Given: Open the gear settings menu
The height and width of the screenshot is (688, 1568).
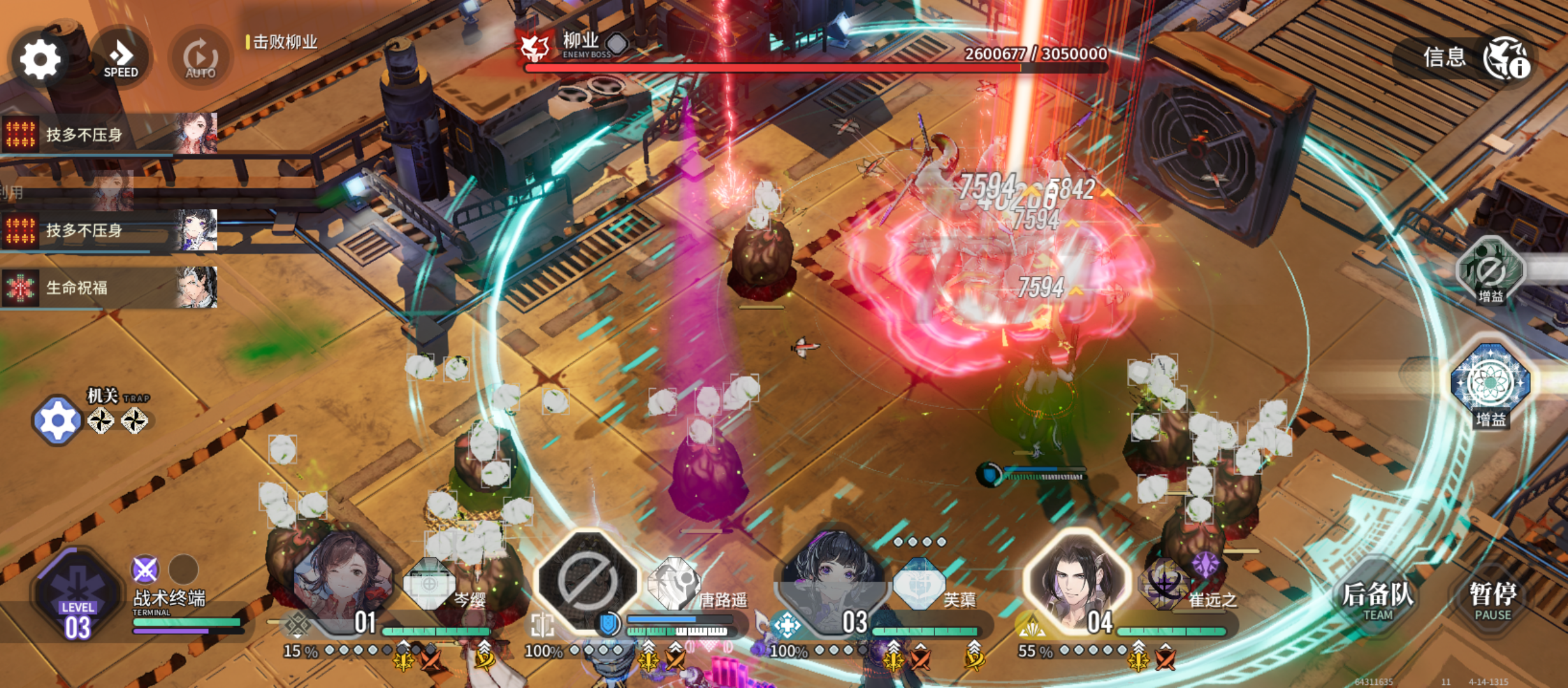Looking at the screenshot, I should point(40,59).
